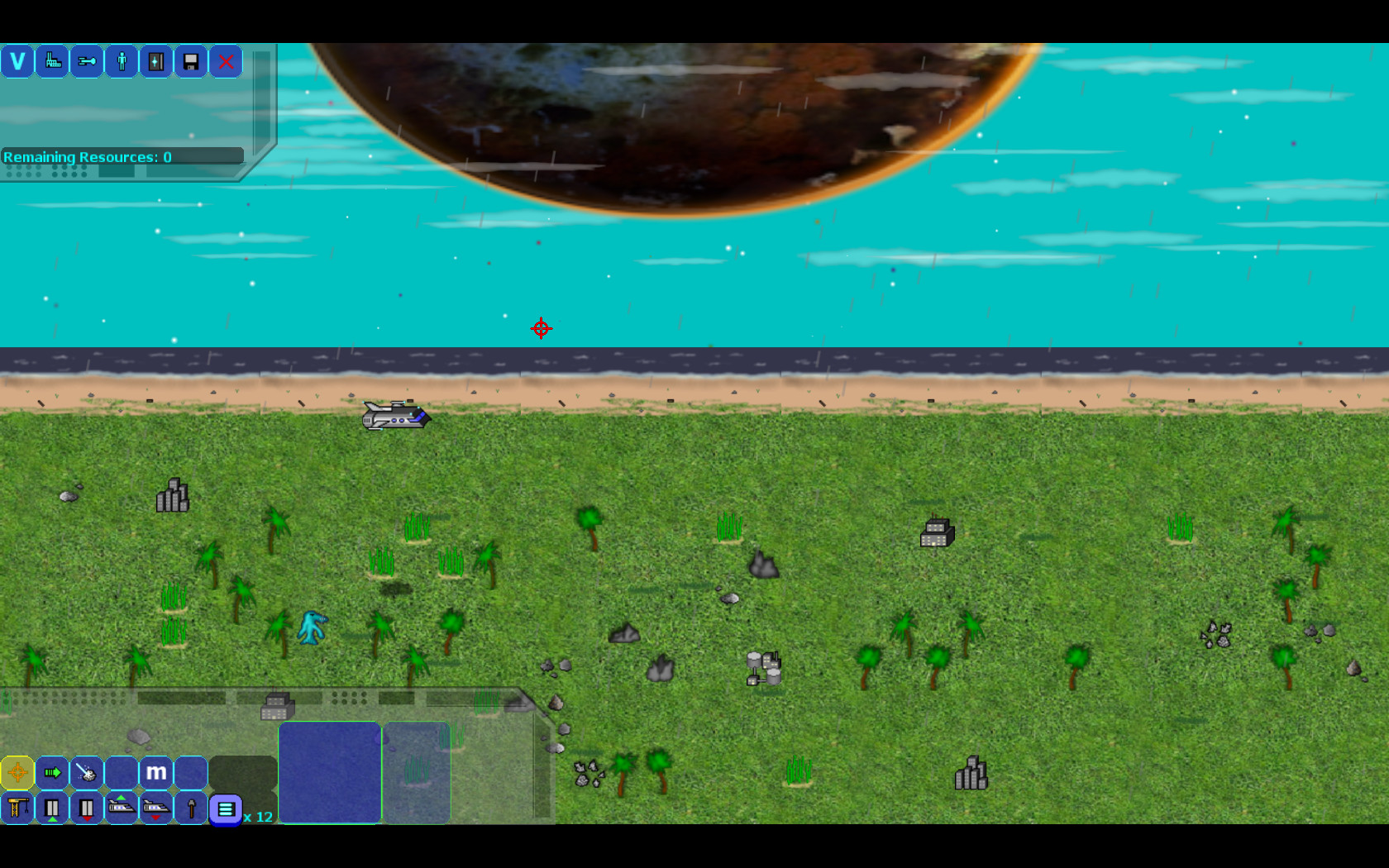Click the unload icon with red down arrow
This screenshot has height=868, width=1389.
click(87, 808)
